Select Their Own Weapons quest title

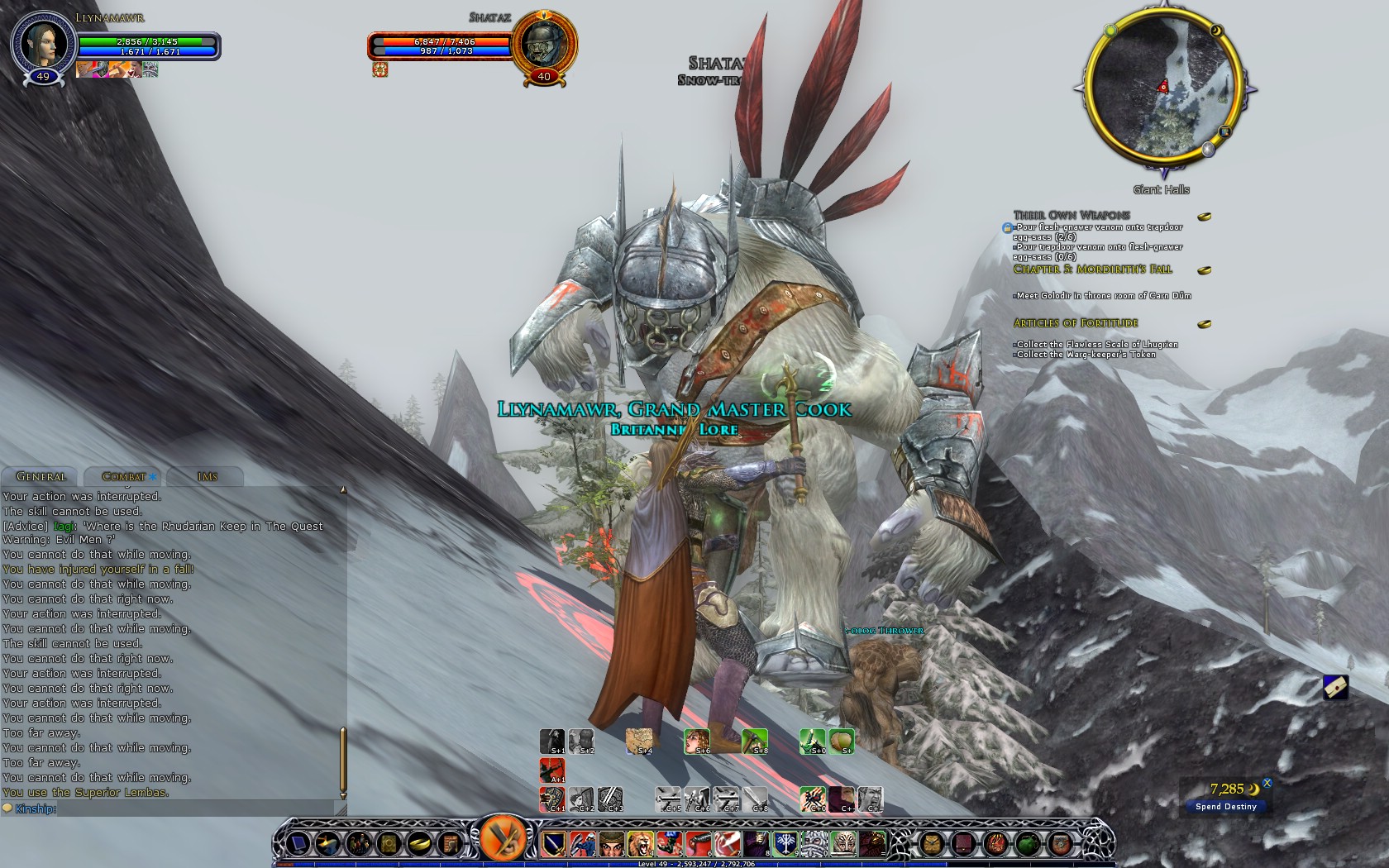point(1072,215)
